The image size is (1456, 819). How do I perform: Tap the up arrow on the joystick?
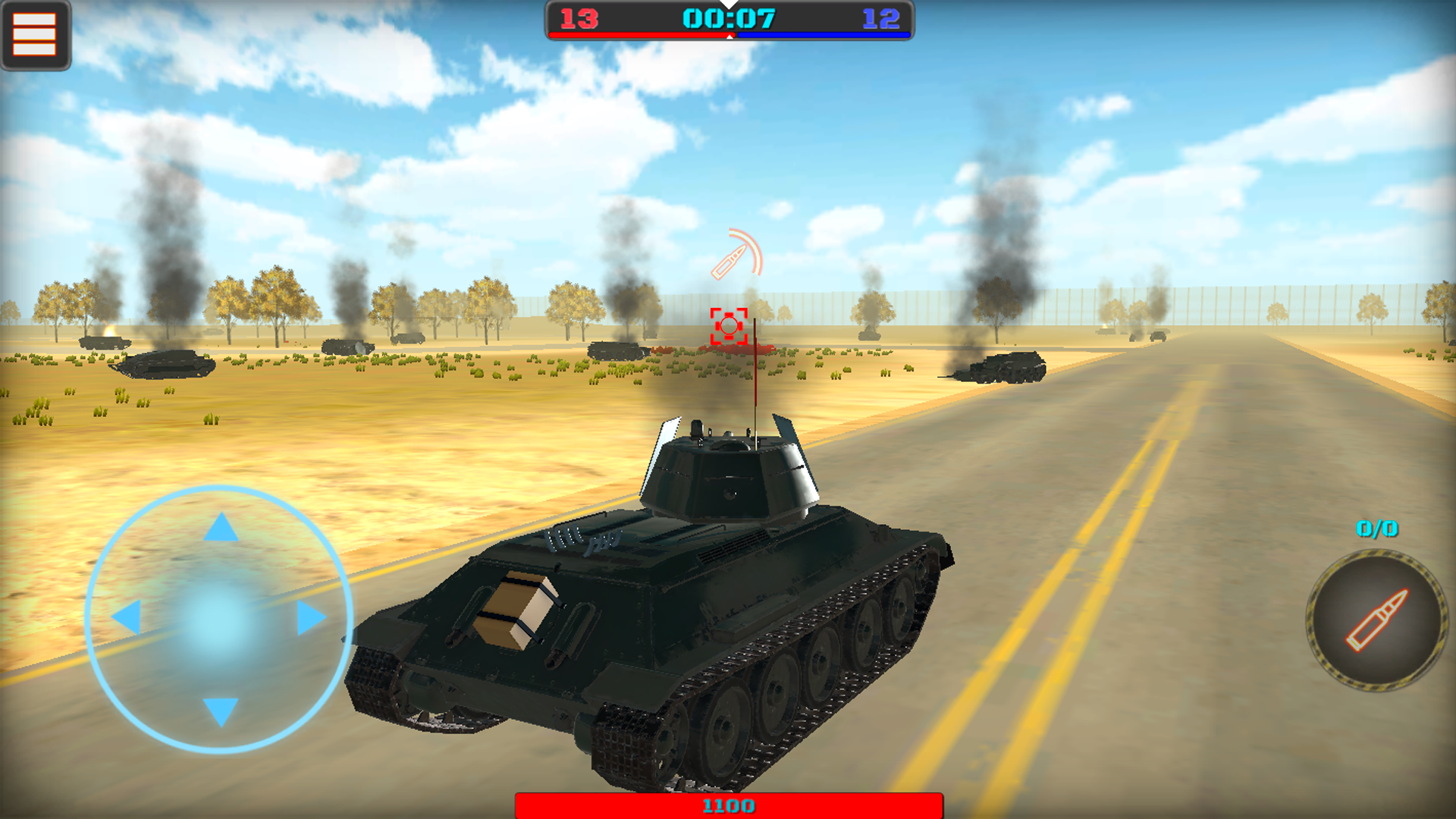tap(219, 527)
